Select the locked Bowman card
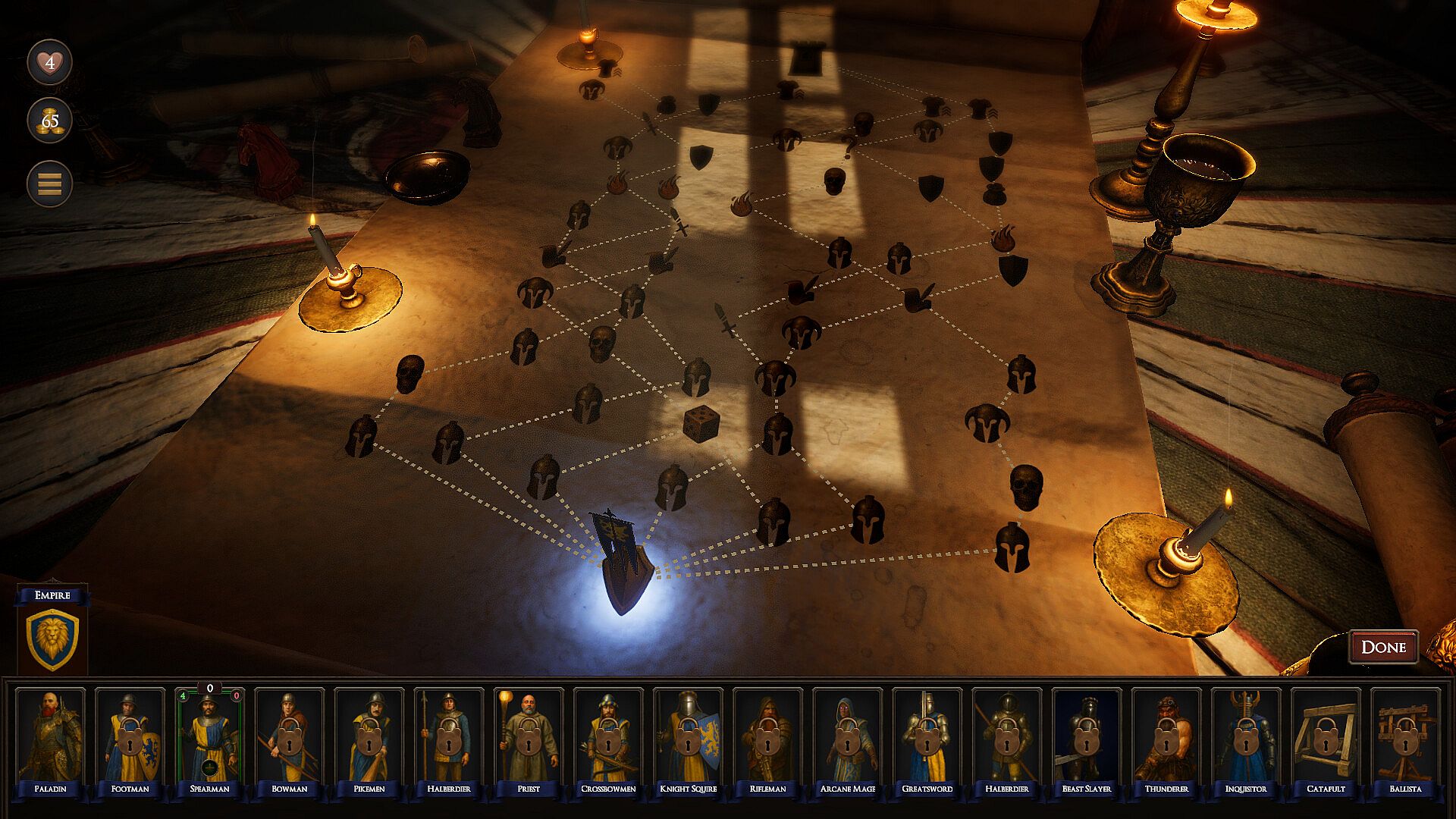The width and height of the screenshot is (1456, 819). (x=290, y=739)
